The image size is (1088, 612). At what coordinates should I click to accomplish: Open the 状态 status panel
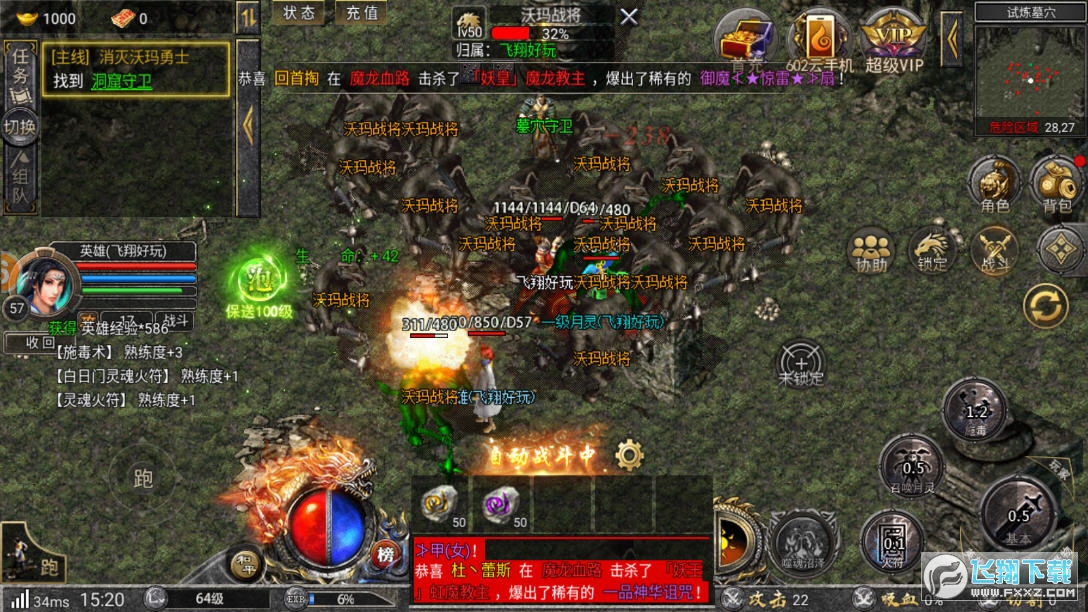[x=299, y=13]
